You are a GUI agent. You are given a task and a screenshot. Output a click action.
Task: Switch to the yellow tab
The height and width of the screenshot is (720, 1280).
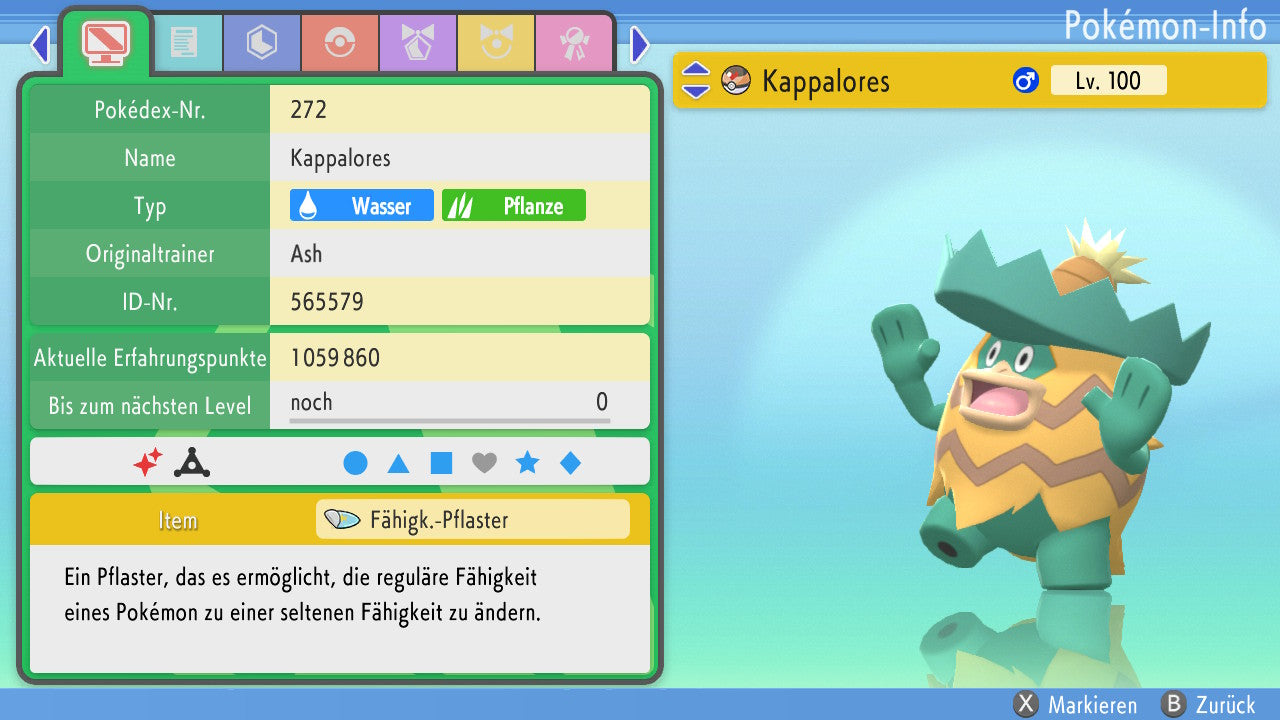point(496,43)
